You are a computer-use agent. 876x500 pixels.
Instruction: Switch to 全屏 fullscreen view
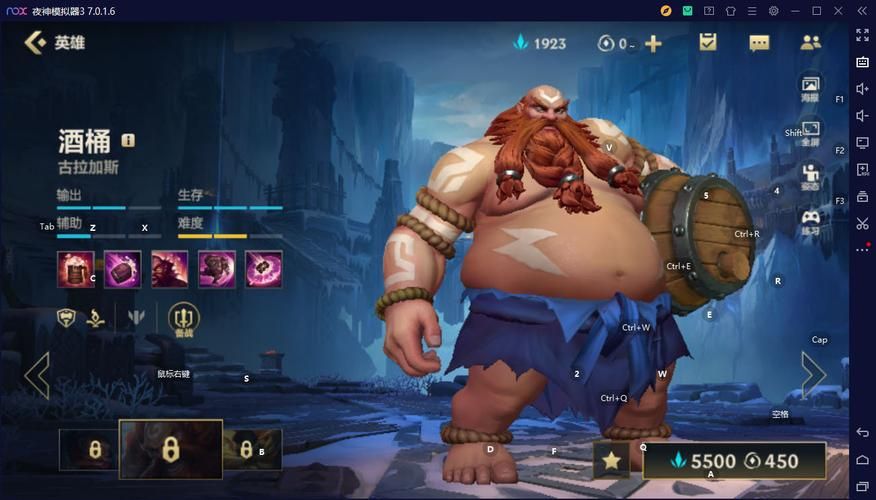(810, 133)
